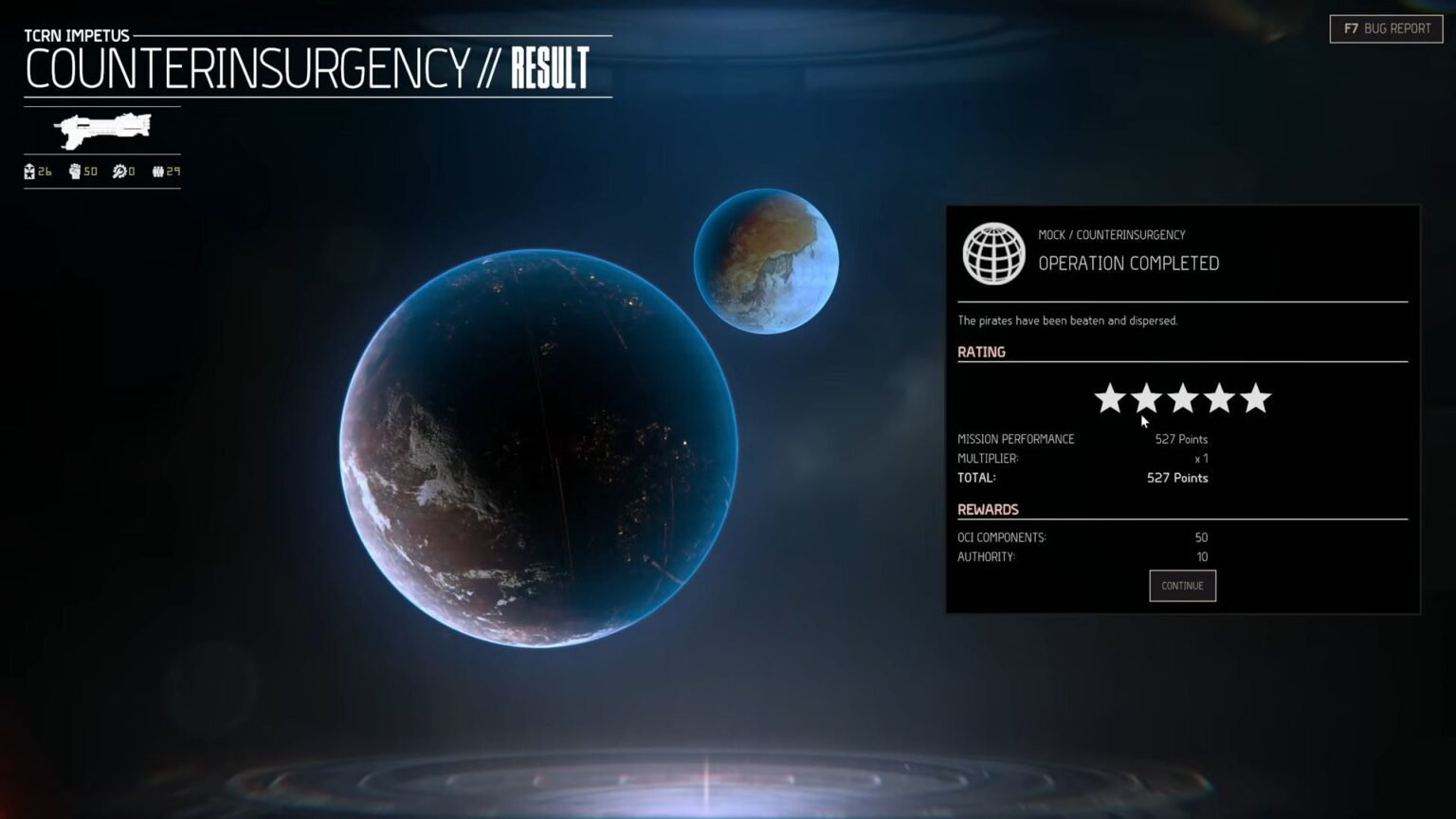1456x819 pixels.
Task: Open the Bug Report form
Action: tap(1386, 28)
